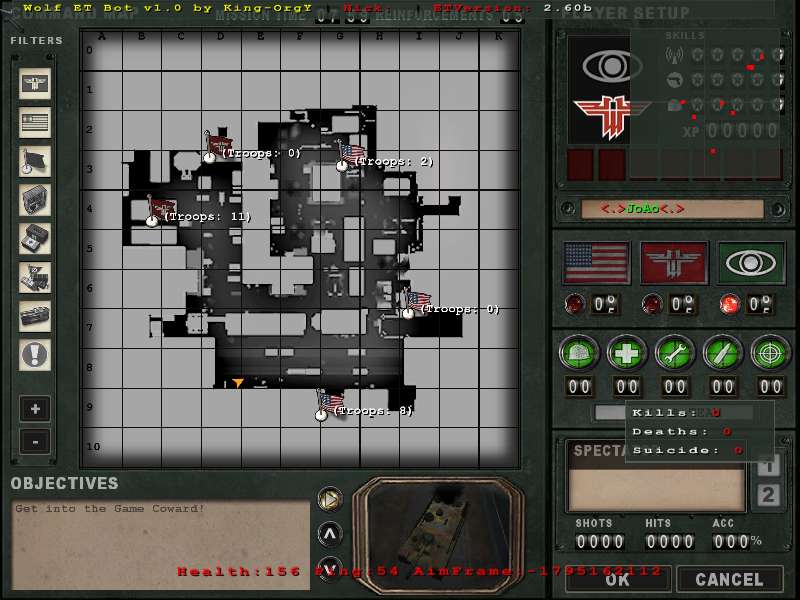Toggle the Allied flag map filter

coord(35,122)
